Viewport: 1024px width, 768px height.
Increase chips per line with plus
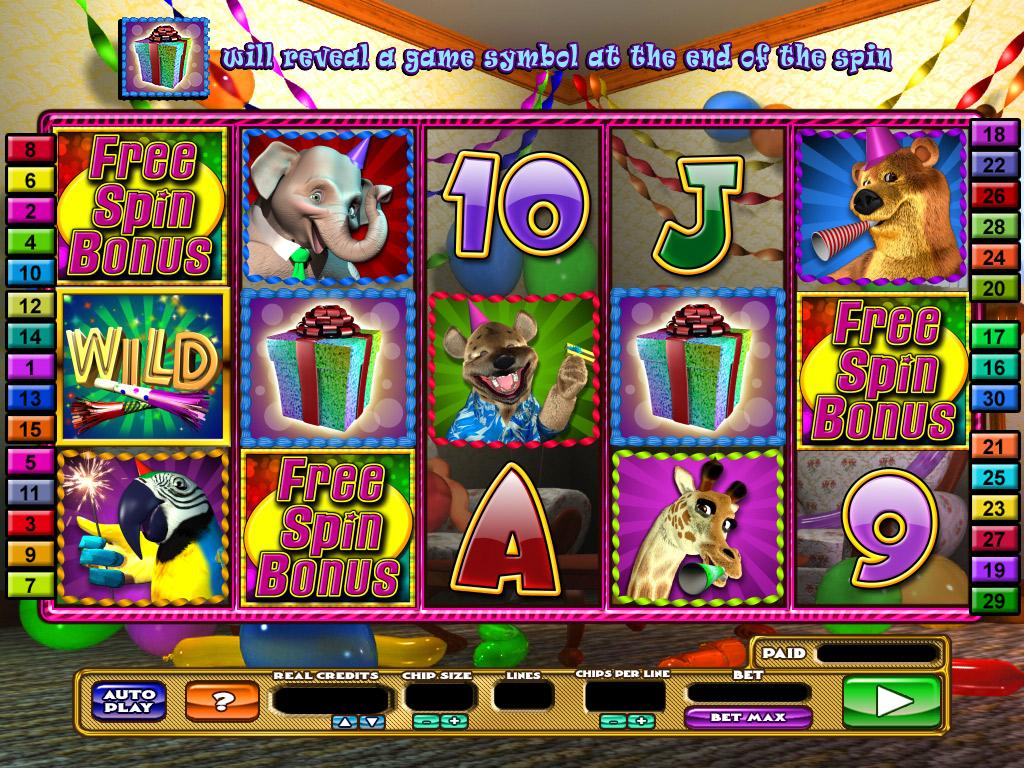click(640, 721)
